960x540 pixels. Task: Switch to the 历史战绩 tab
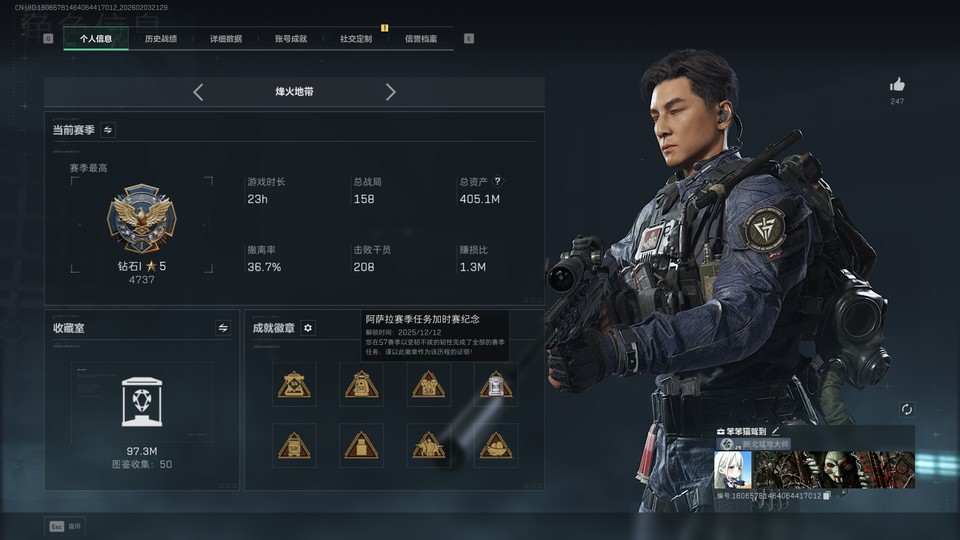click(161, 39)
